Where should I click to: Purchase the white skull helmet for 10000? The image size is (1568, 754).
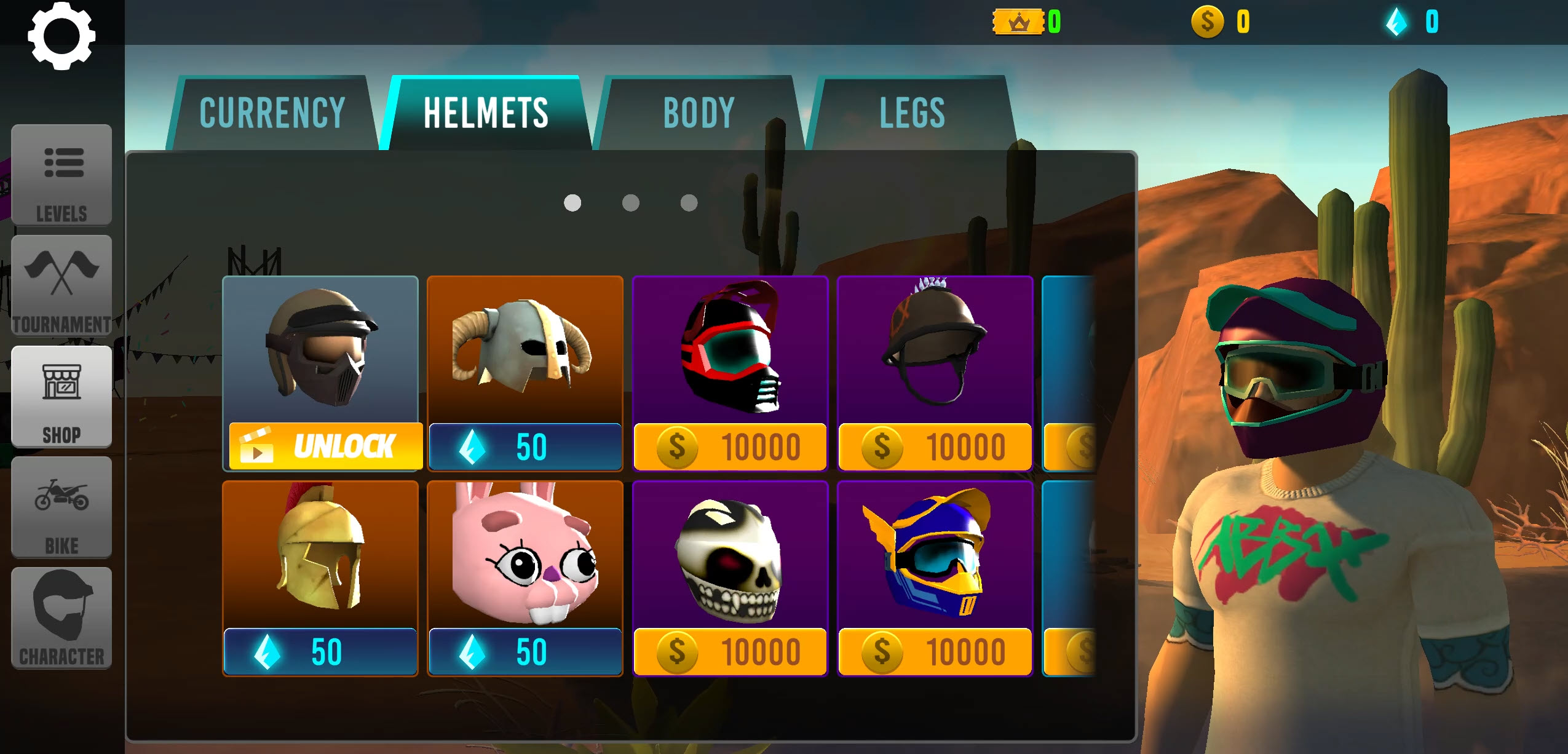[730, 651]
